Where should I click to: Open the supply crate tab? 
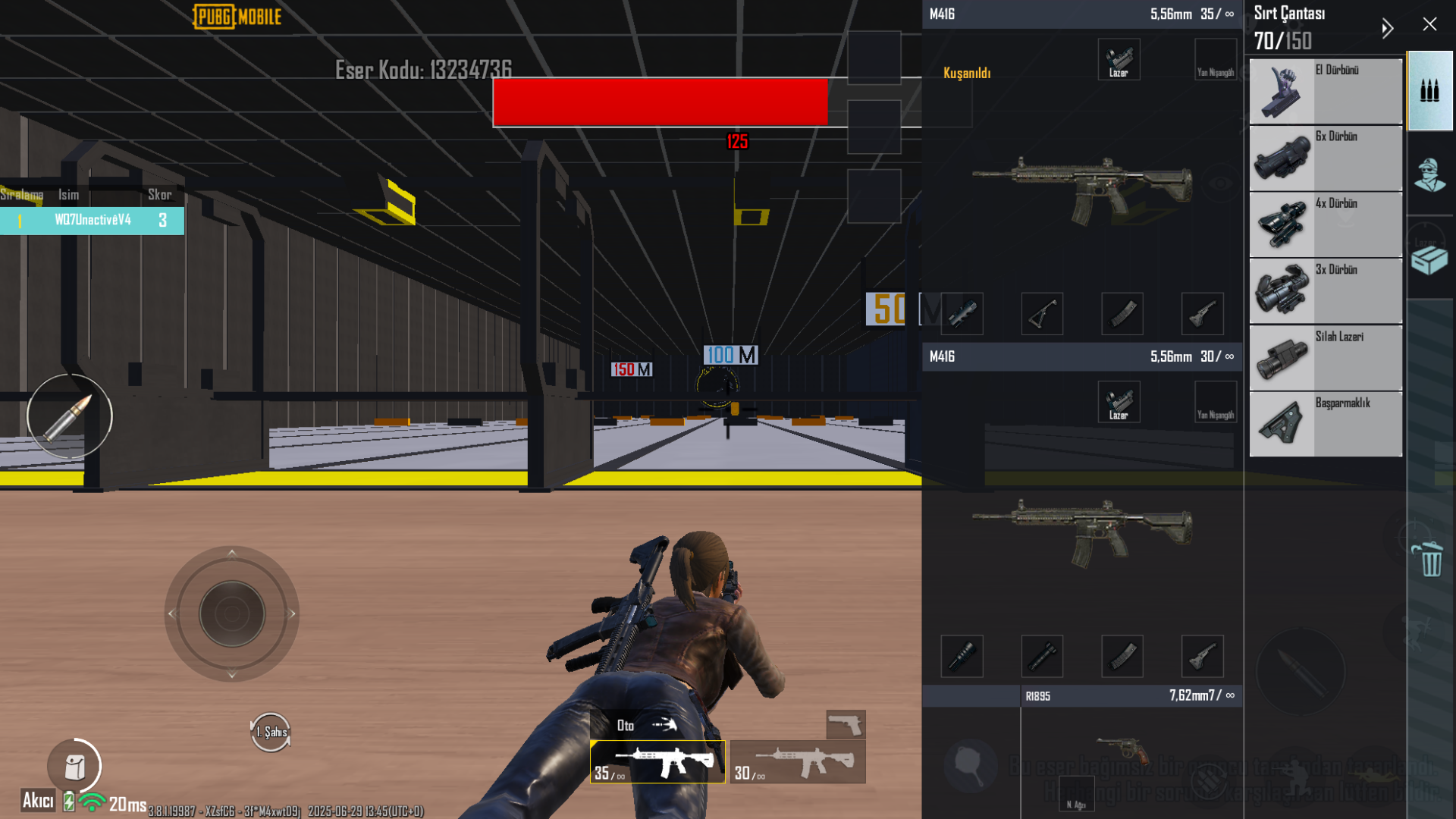(x=1429, y=259)
